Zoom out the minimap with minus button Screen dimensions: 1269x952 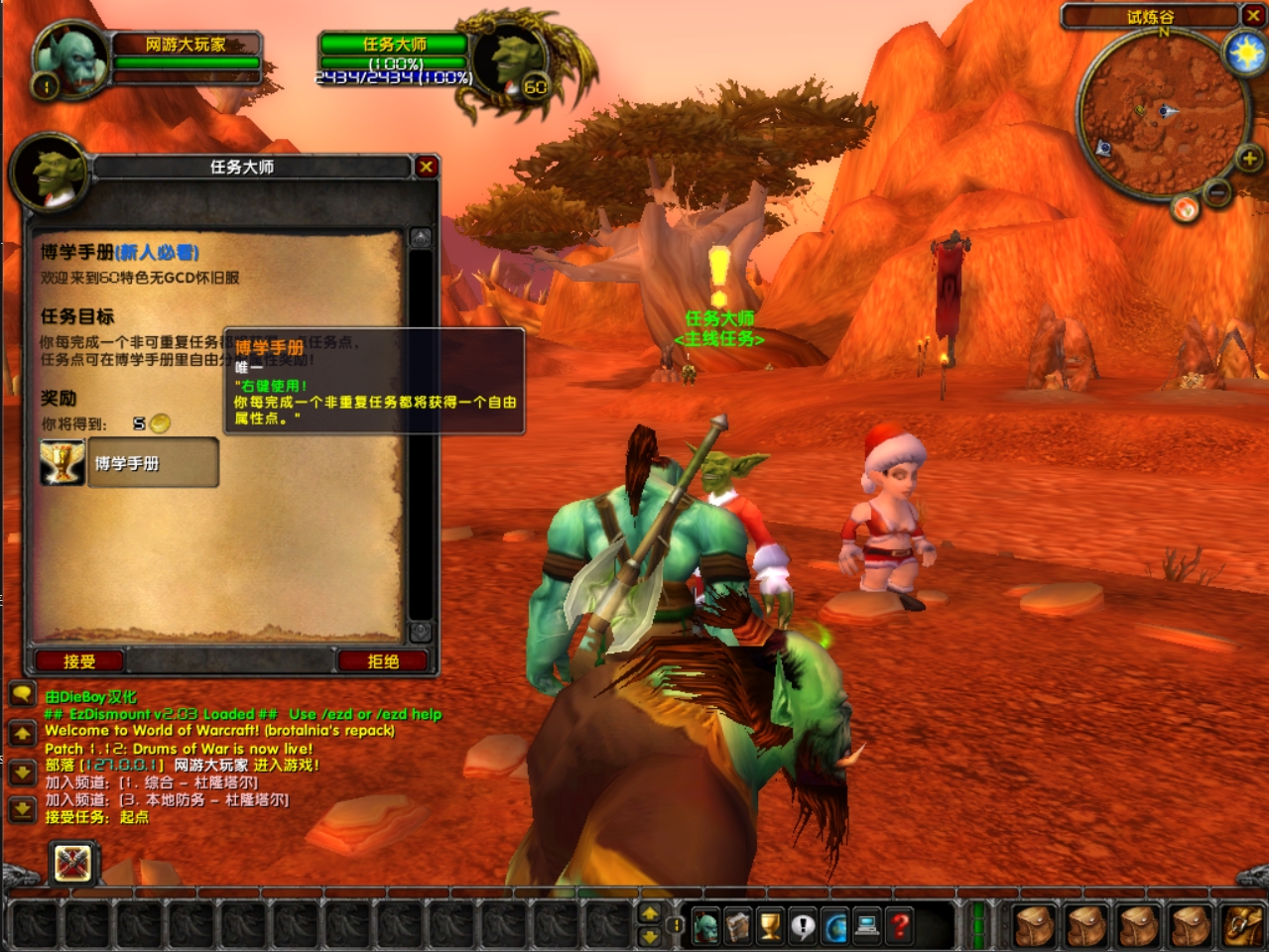(x=1217, y=192)
